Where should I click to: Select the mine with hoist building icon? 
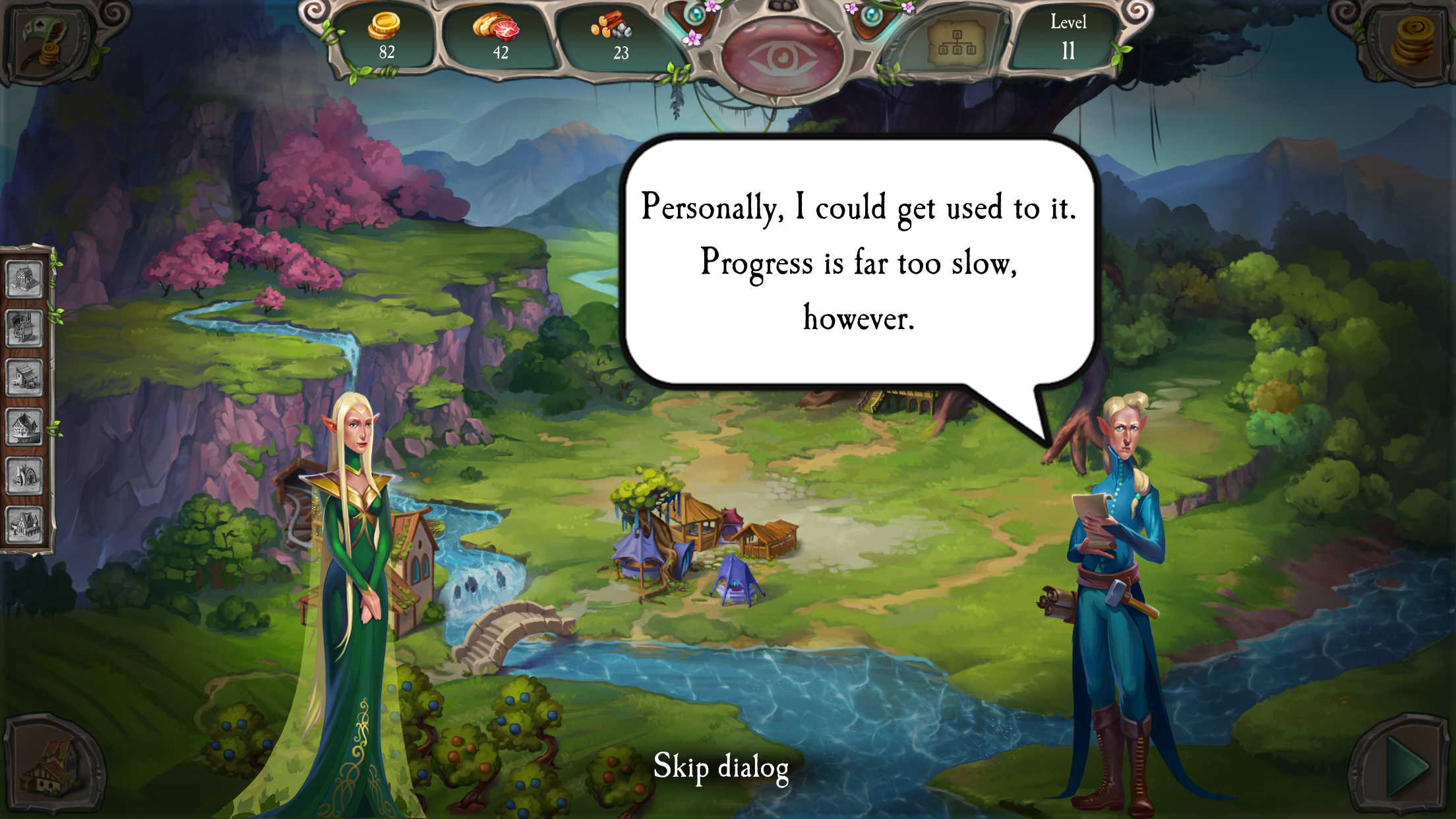pos(25,328)
